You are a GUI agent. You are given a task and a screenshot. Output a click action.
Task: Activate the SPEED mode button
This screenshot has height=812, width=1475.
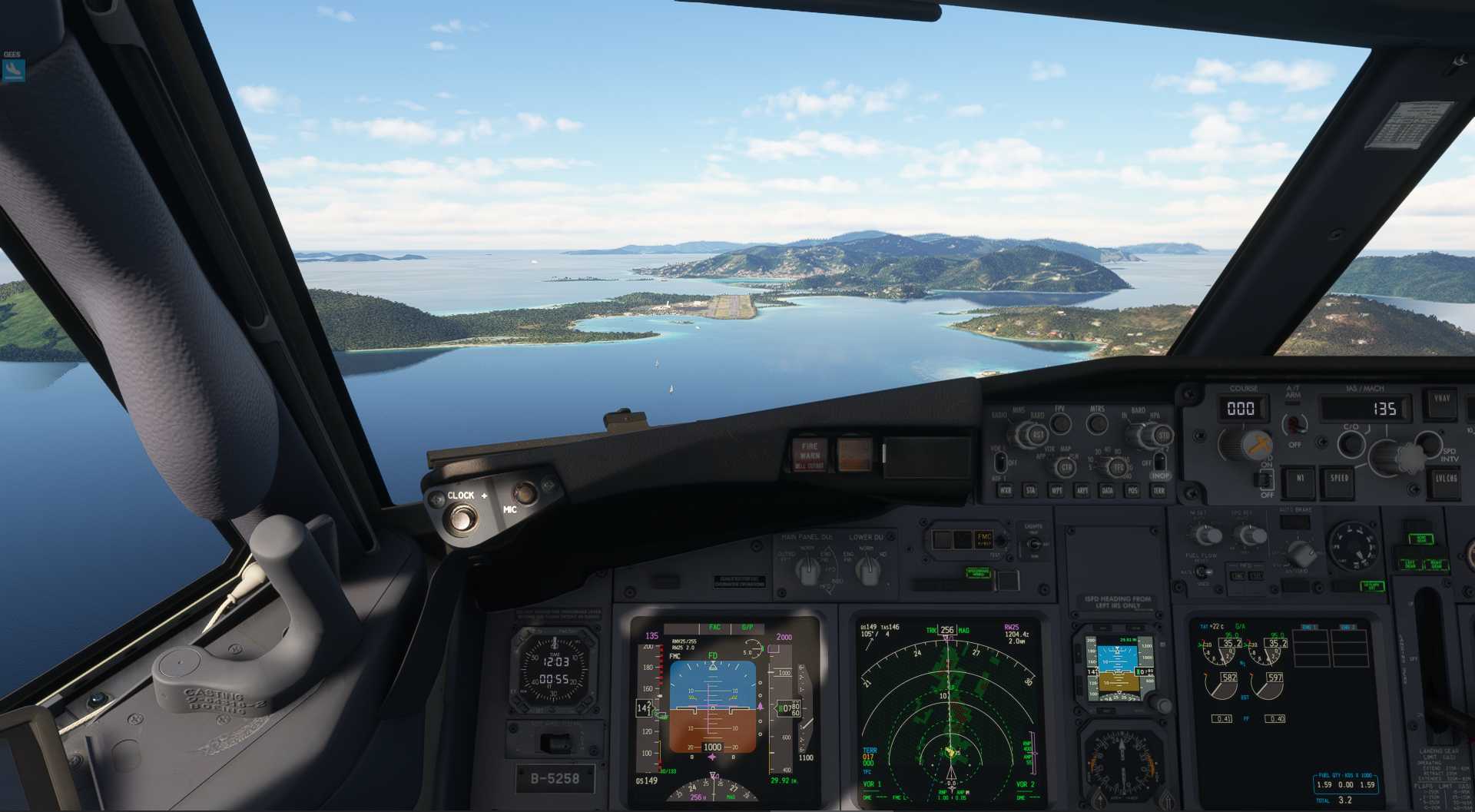coord(1339,479)
